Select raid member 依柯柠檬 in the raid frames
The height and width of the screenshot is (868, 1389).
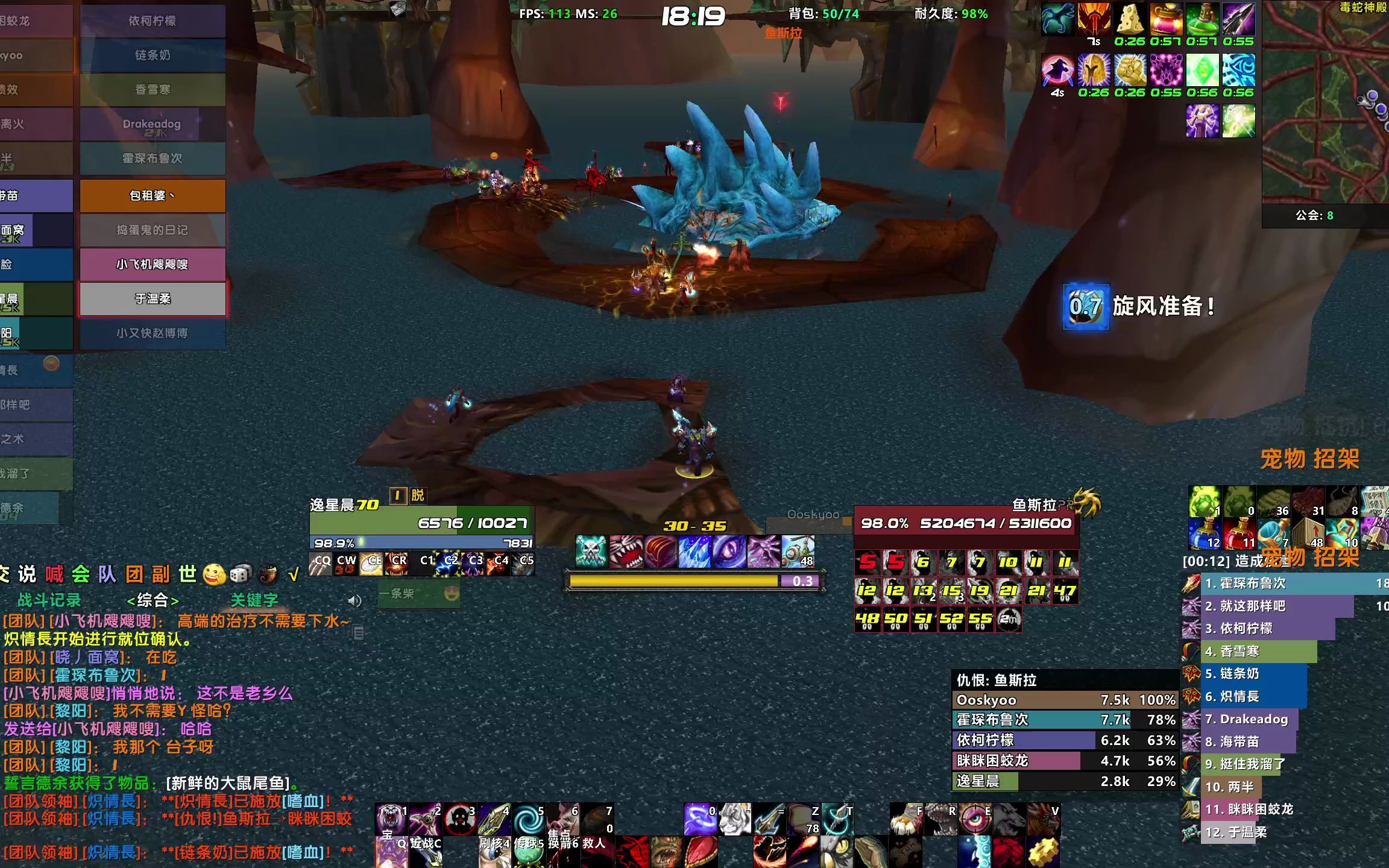pyautogui.click(x=153, y=21)
